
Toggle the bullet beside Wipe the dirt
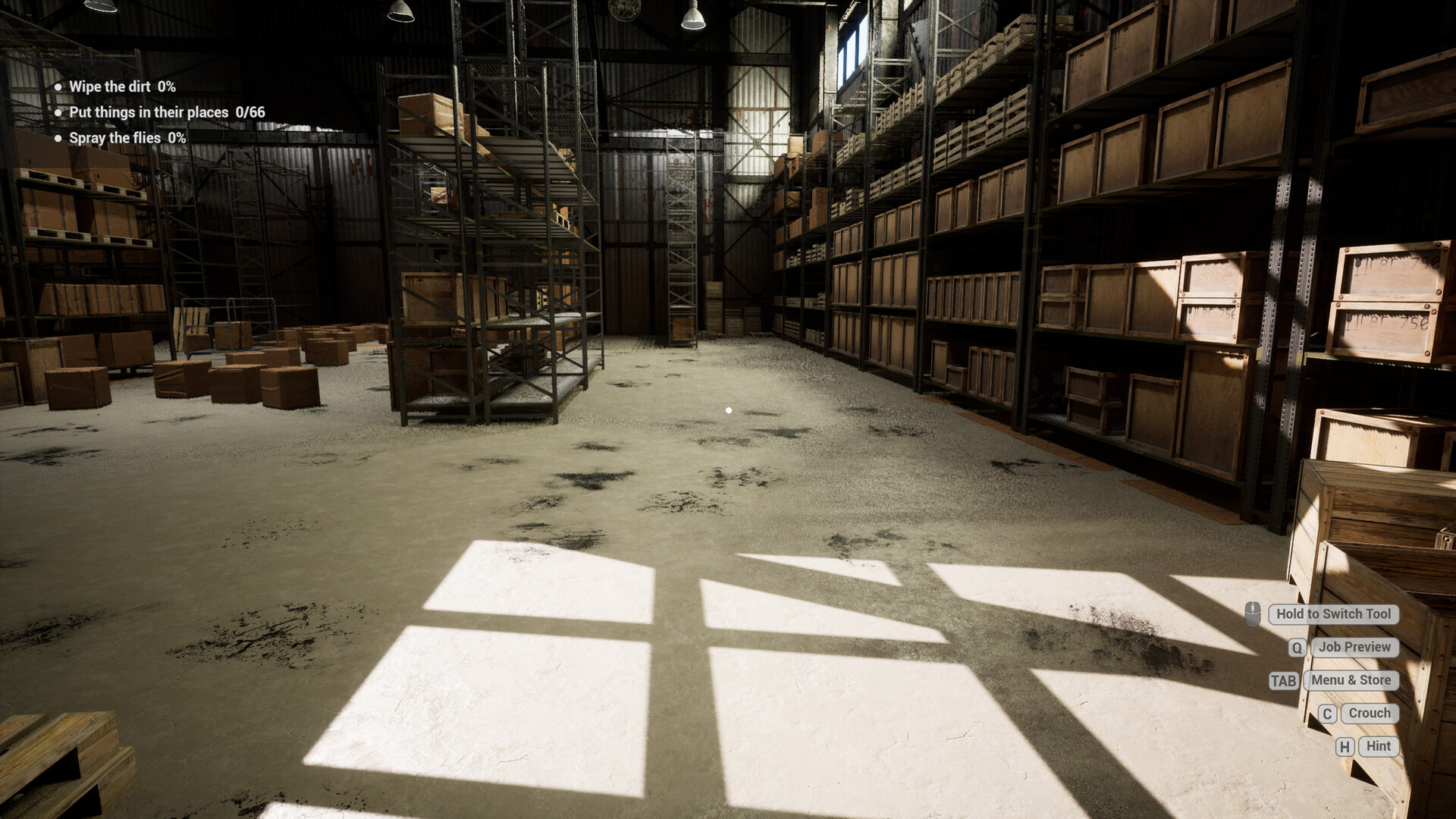tap(58, 86)
